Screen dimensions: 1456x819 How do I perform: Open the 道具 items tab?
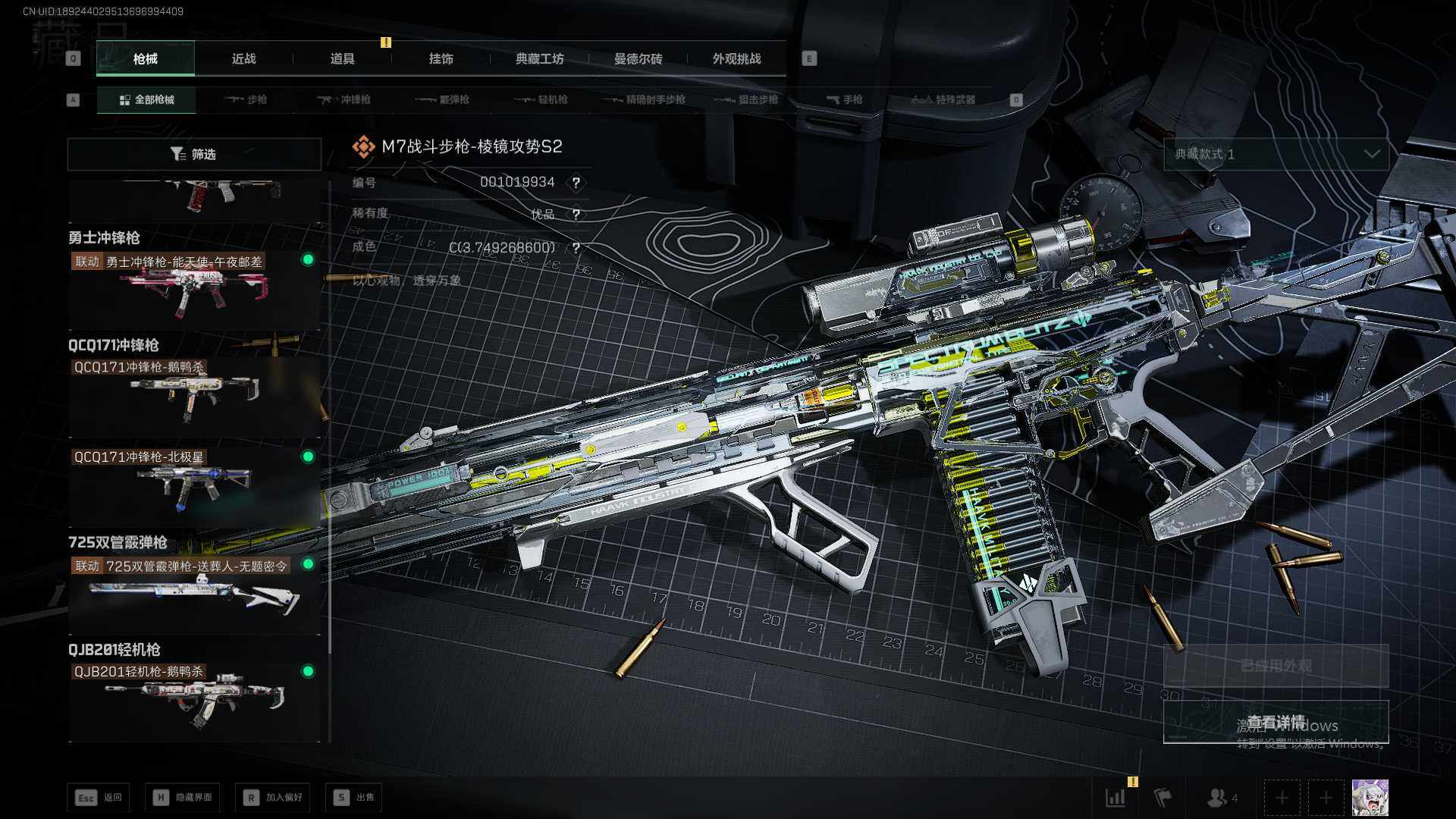[342, 59]
